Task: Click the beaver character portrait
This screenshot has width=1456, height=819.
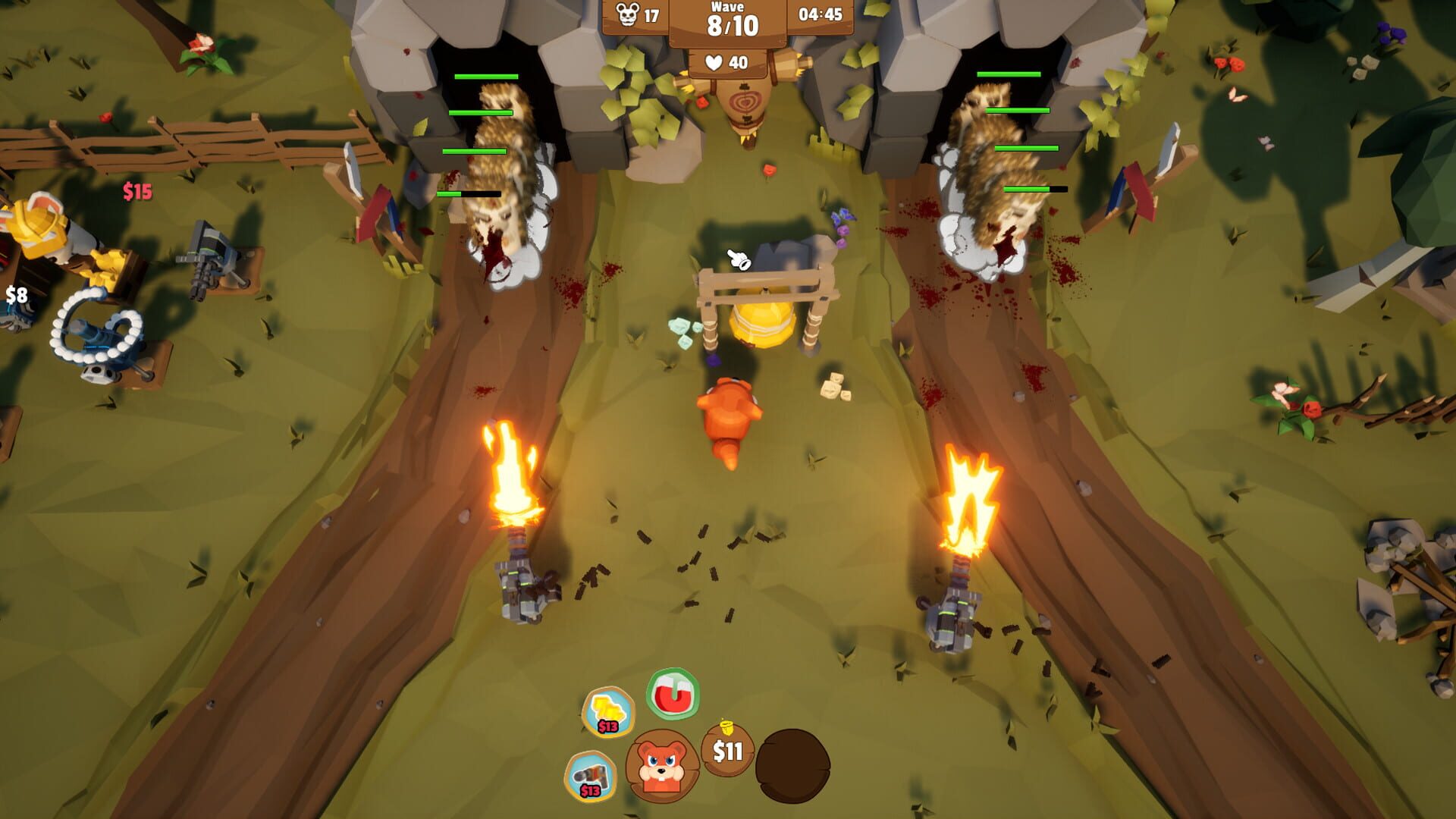Action: coord(662,766)
